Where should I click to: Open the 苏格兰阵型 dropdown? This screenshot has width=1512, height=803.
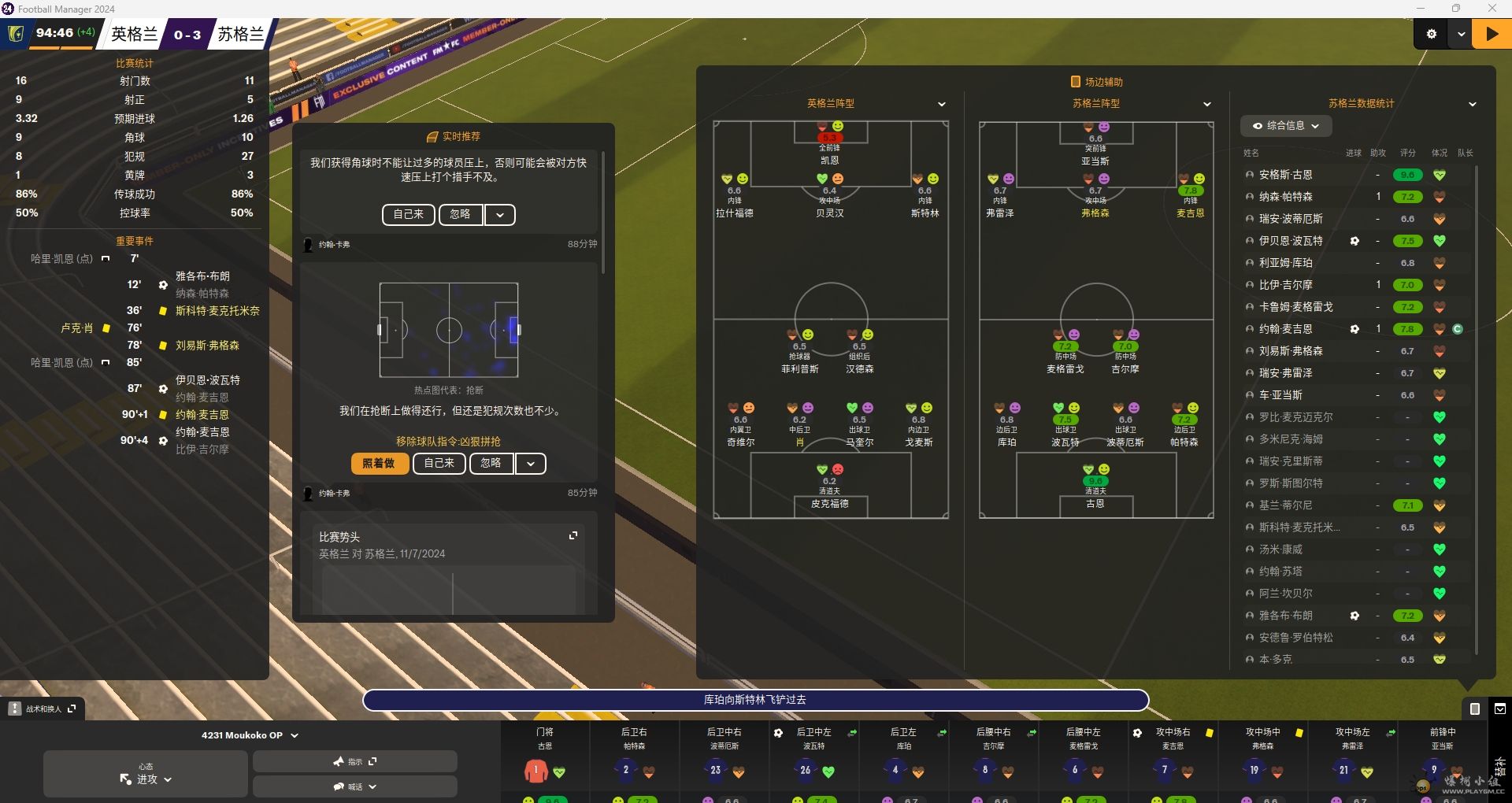pyautogui.click(x=1207, y=104)
